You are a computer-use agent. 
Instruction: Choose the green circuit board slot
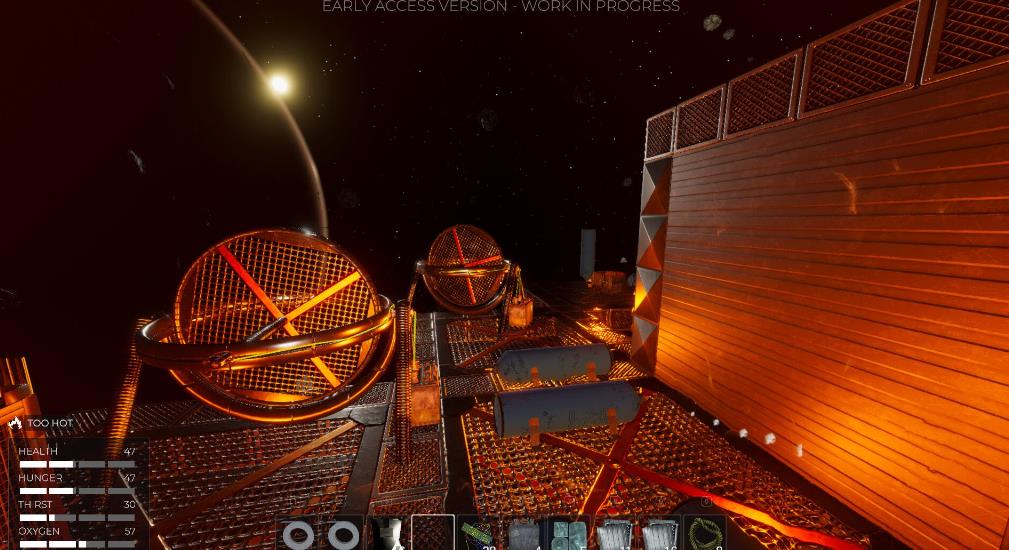point(478,534)
